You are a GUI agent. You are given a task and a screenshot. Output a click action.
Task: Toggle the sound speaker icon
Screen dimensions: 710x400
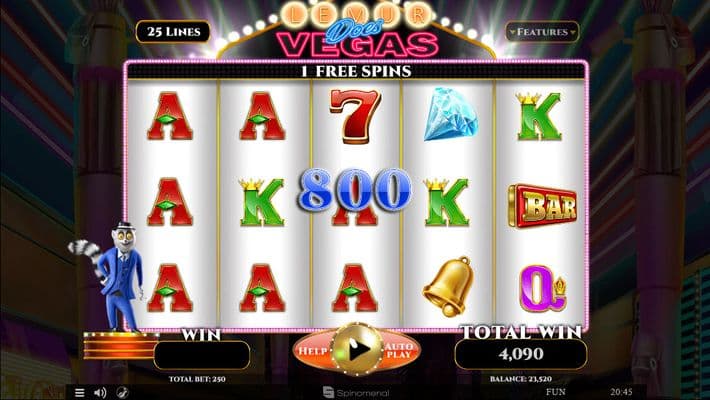[100, 391]
